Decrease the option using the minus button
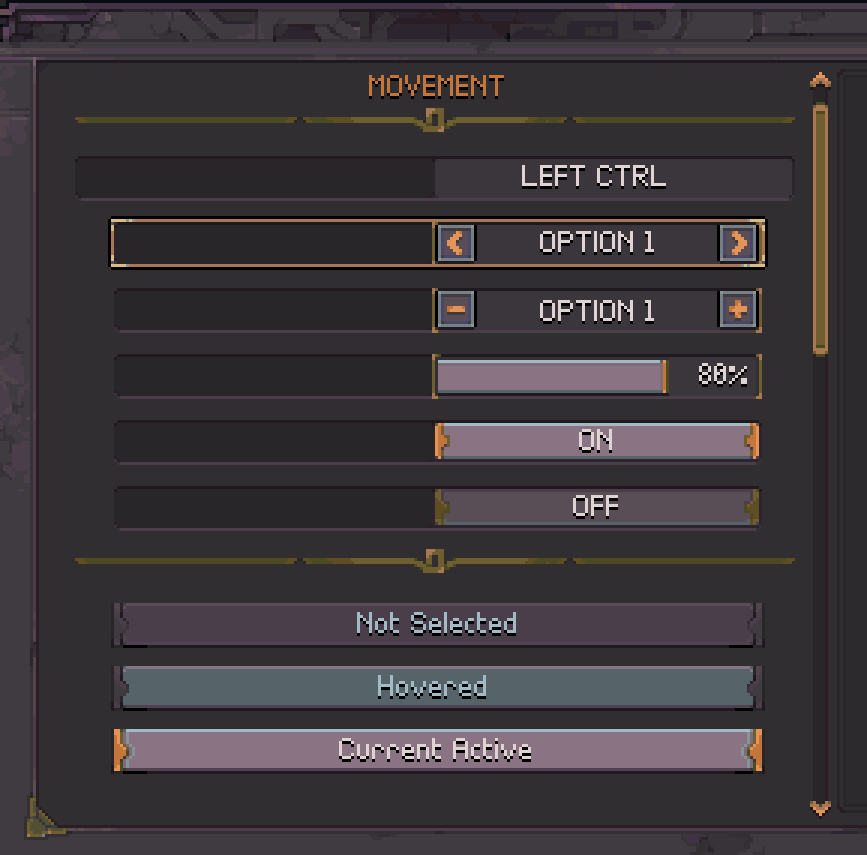 (x=456, y=310)
